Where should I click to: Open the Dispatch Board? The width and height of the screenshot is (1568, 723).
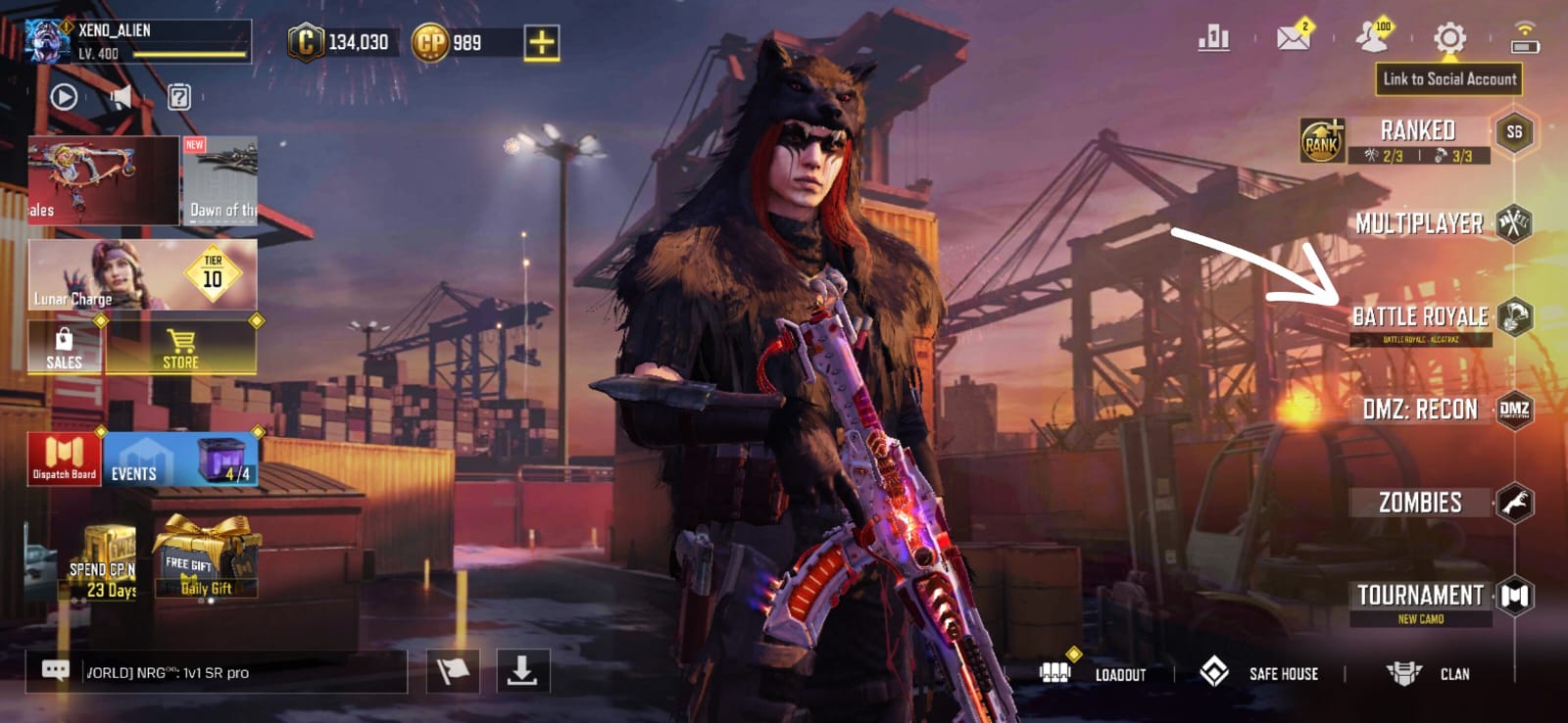point(64,459)
